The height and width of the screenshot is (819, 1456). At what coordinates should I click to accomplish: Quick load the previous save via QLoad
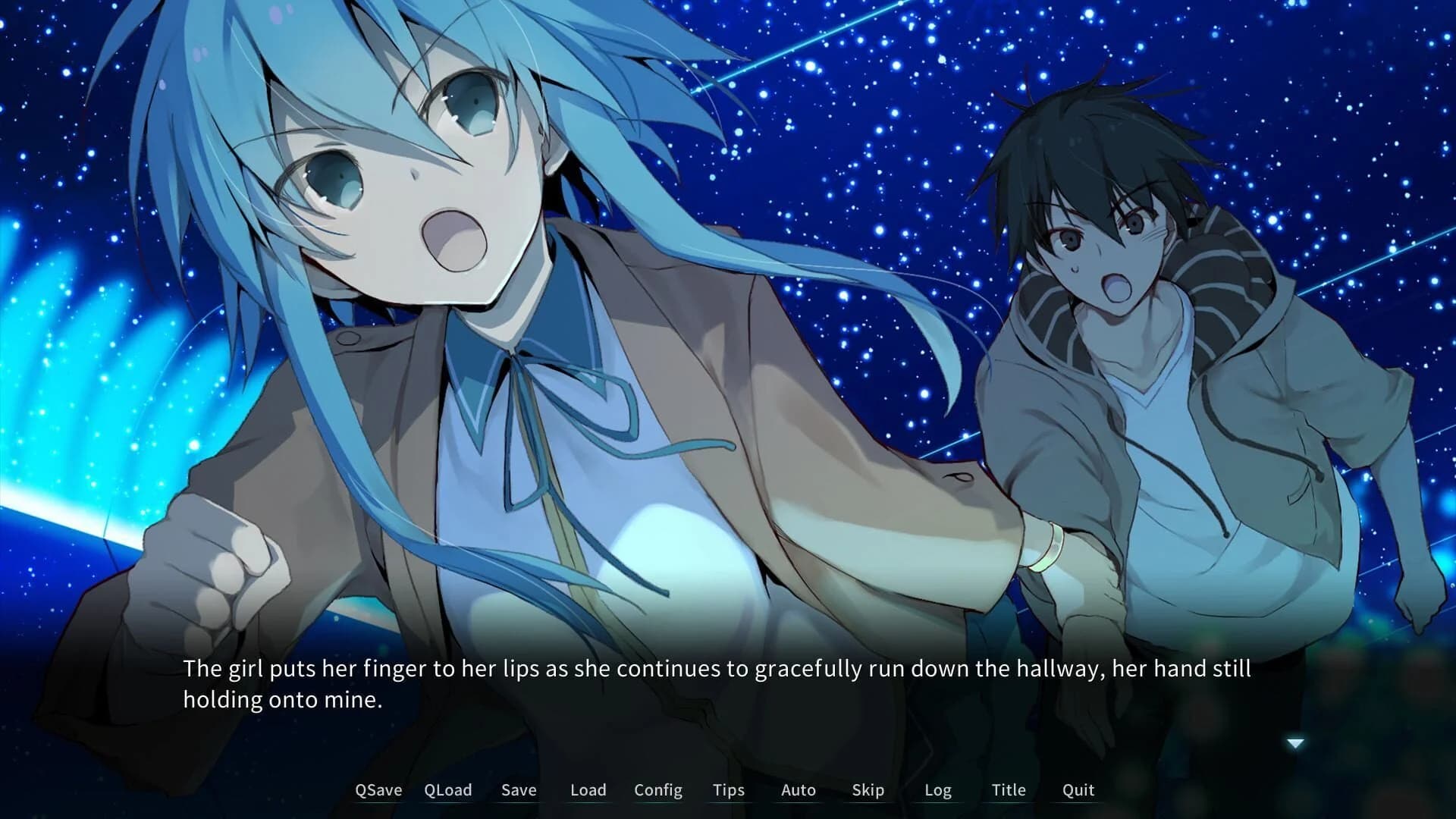[x=449, y=789]
